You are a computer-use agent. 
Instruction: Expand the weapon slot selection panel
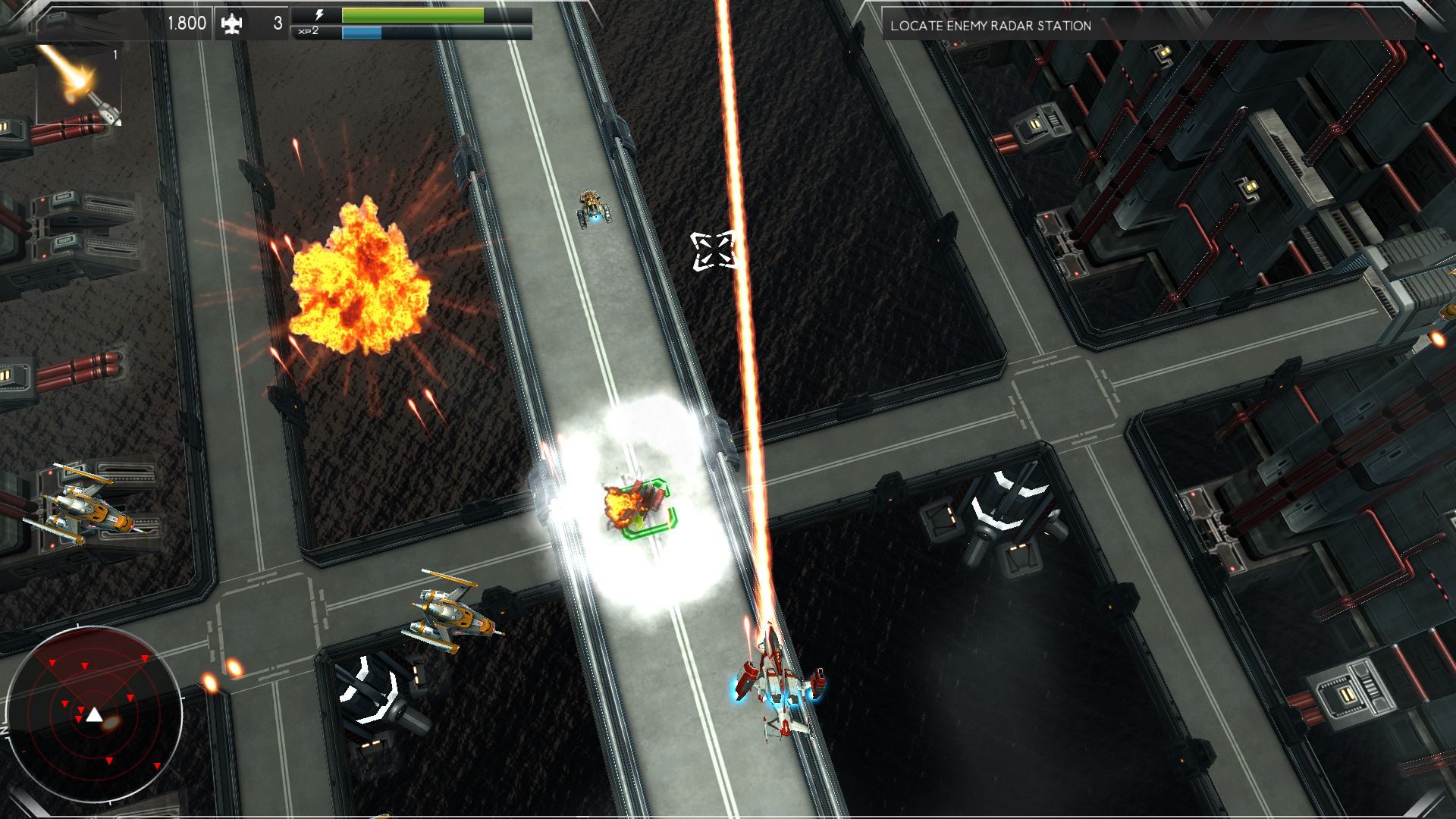(x=80, y=83)
